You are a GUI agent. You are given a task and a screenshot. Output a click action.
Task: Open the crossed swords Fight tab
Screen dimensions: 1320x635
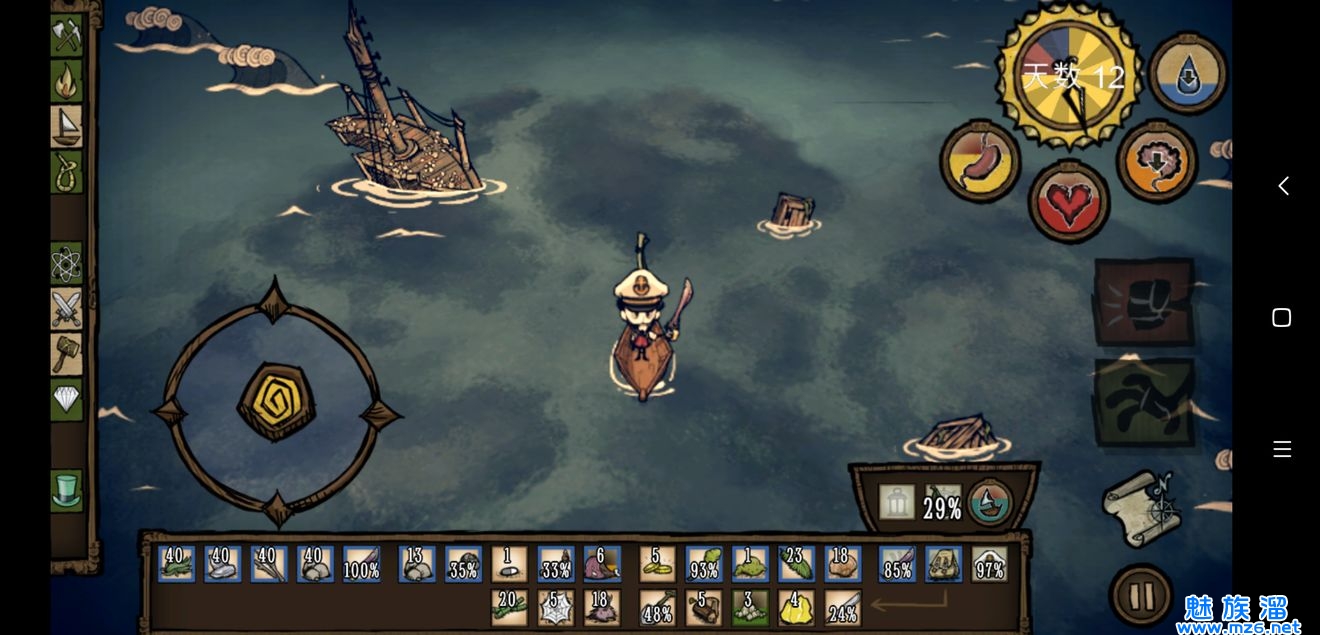pos(66,309)
